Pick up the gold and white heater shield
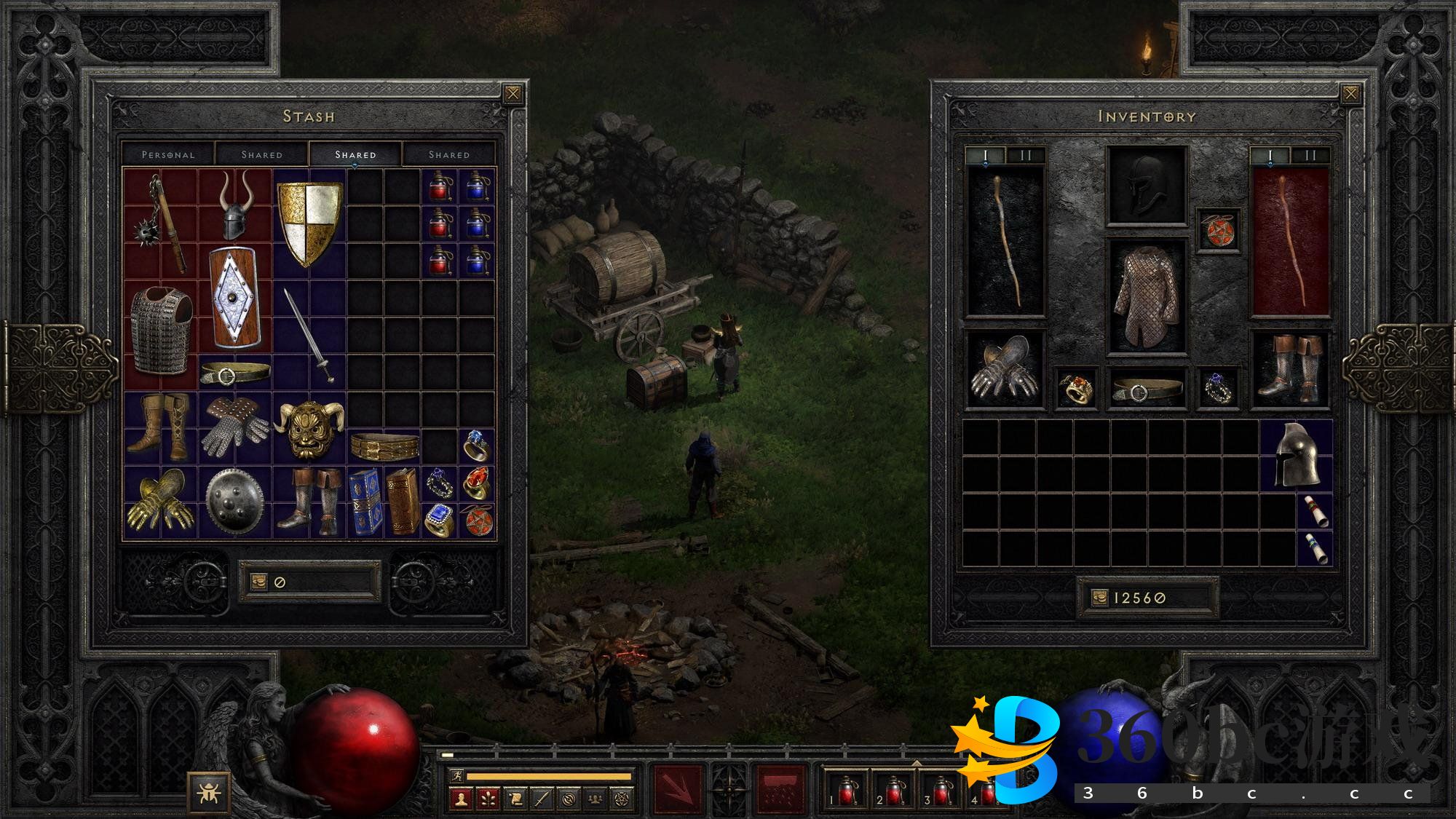Image resolution: width=1456 pixels, height=819 pixels. pos(309,223)
